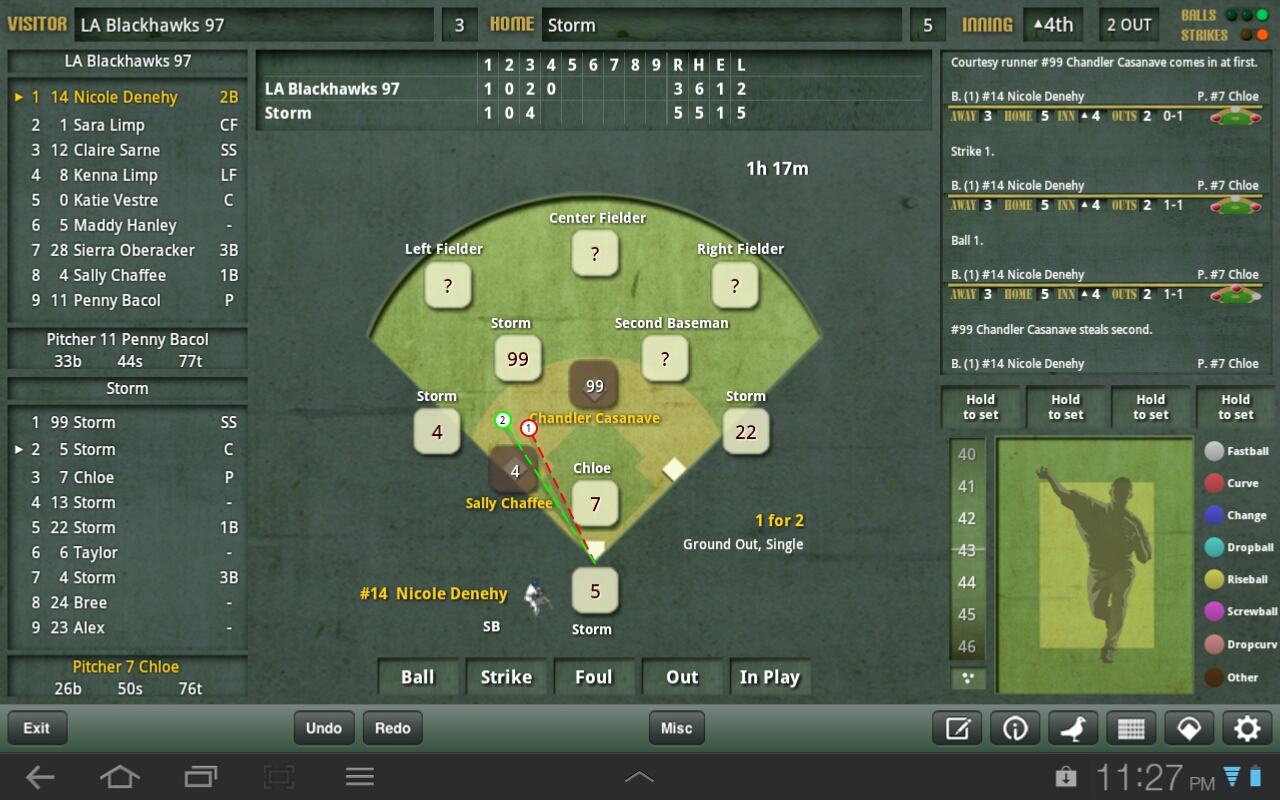Open the 4th inning selector

pos(1053,24)
